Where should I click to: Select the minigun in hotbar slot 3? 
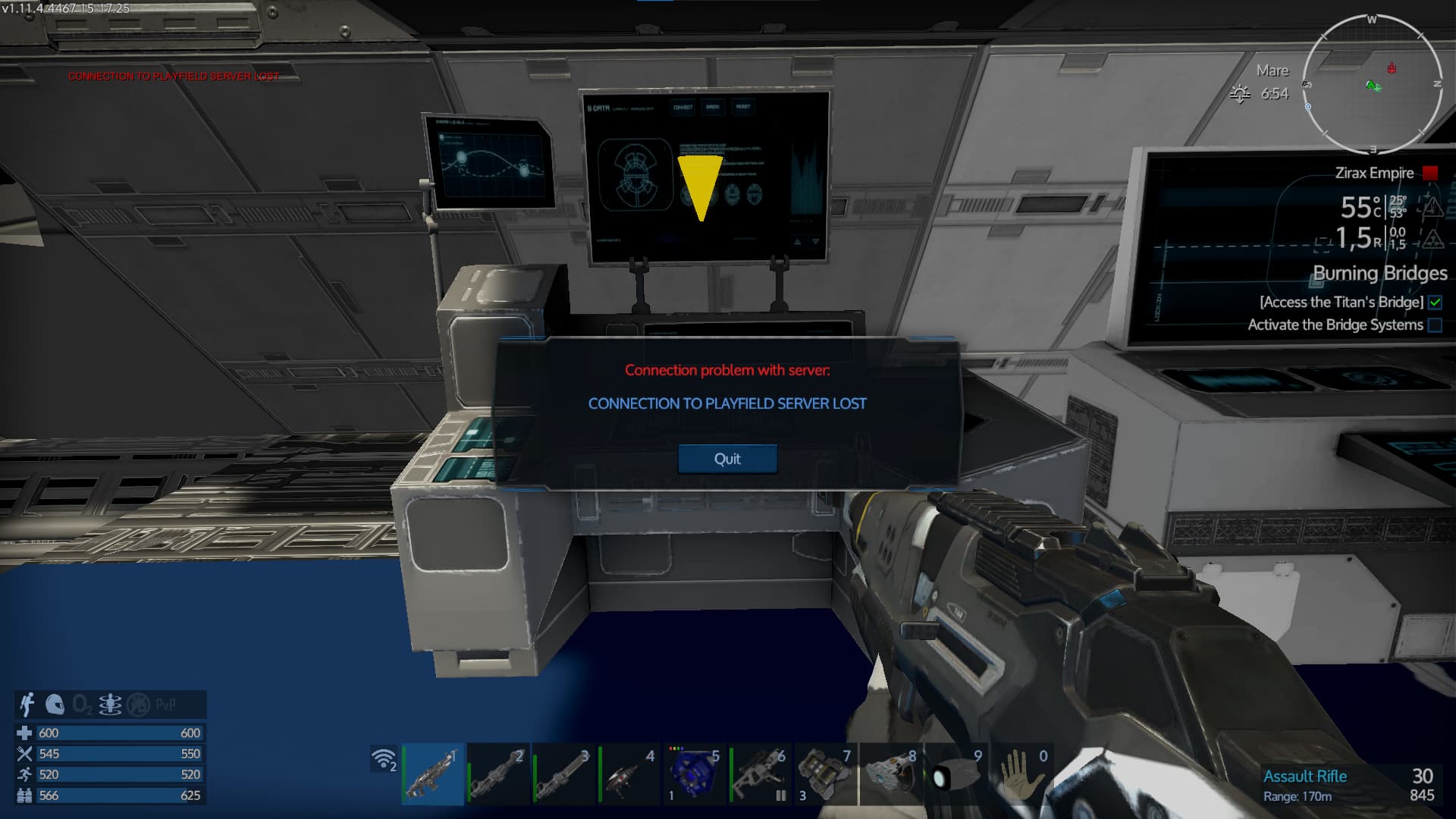click(x=563, y=774)
